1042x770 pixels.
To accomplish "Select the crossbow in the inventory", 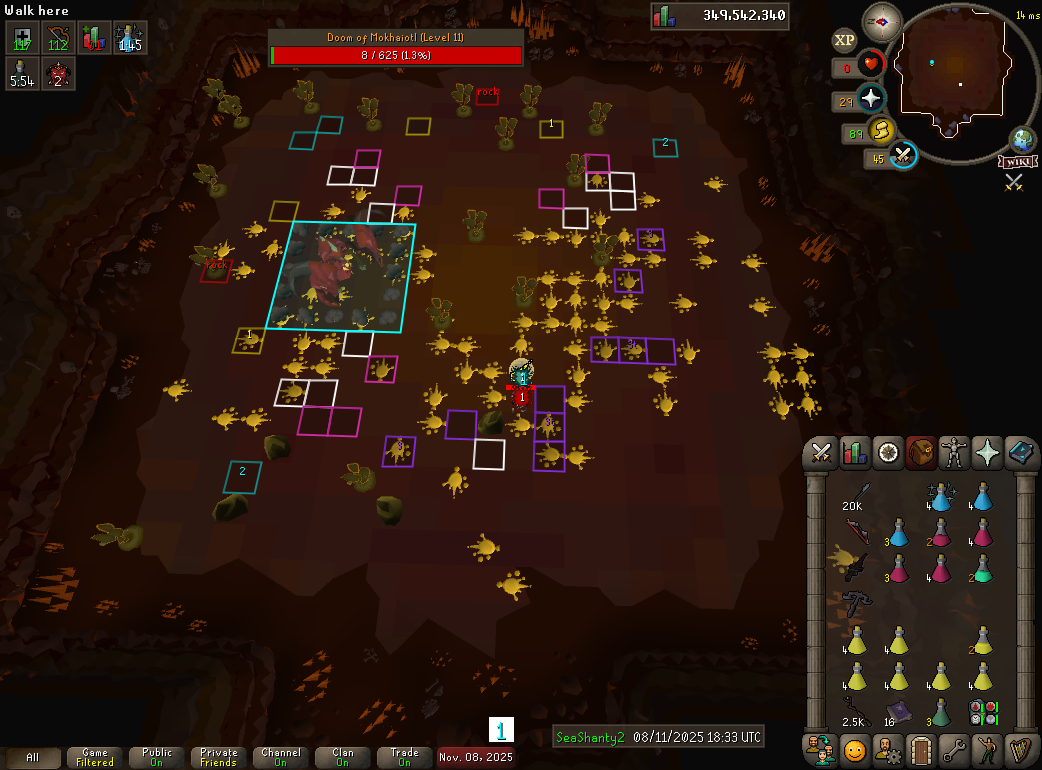I will click(856, 603).
